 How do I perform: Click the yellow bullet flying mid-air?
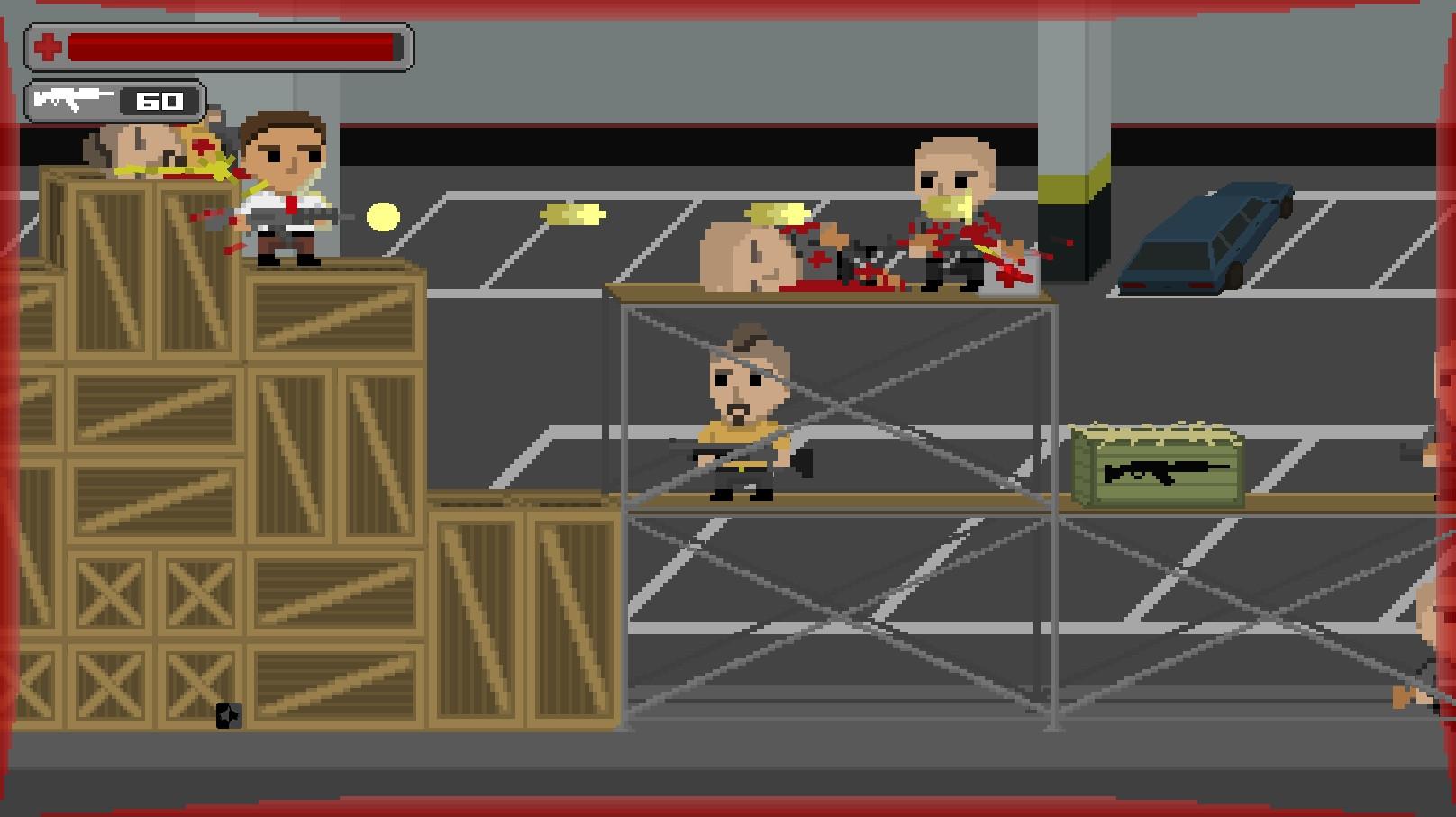(382, 215)
